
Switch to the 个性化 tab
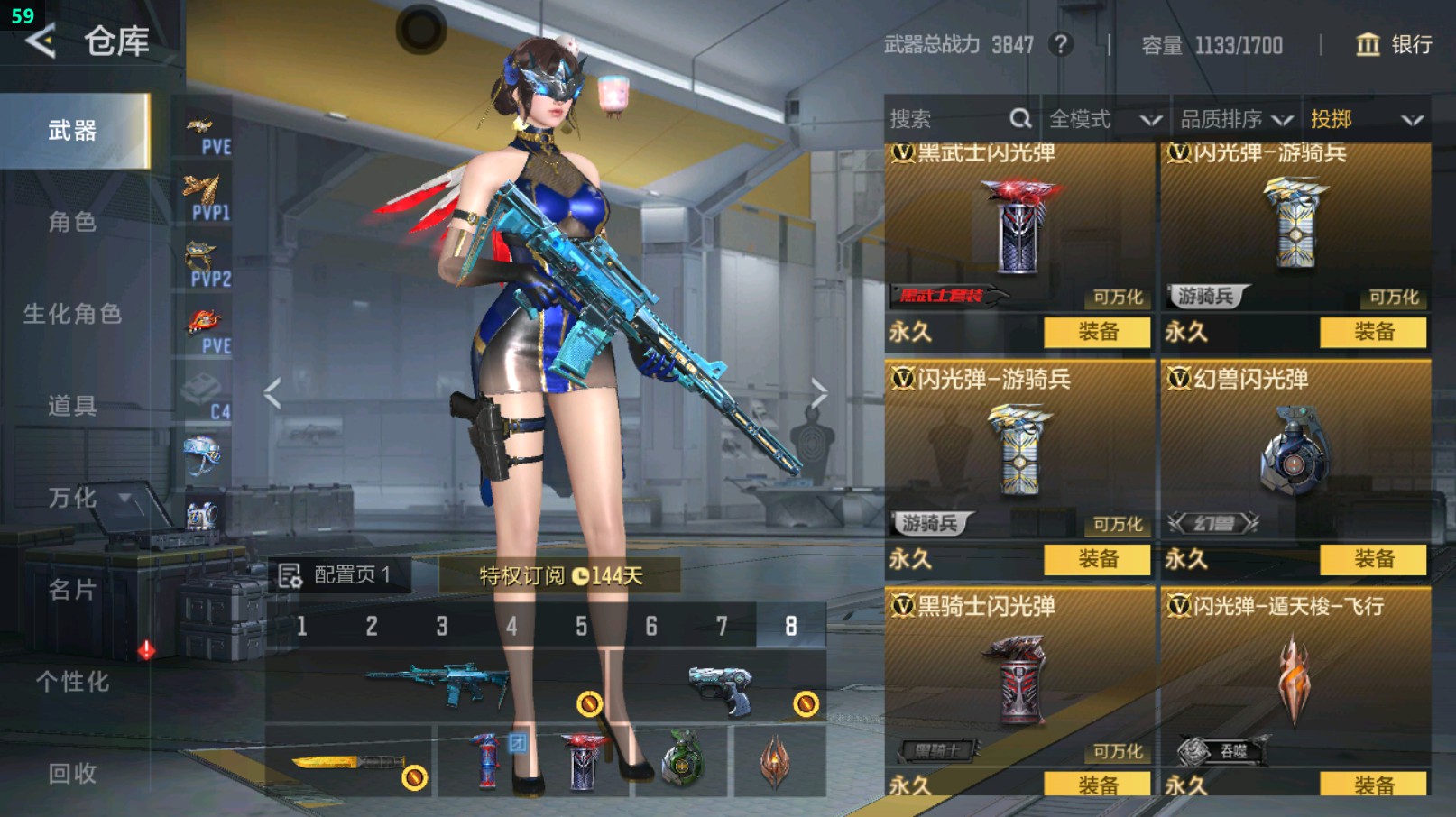pos(72,682)
